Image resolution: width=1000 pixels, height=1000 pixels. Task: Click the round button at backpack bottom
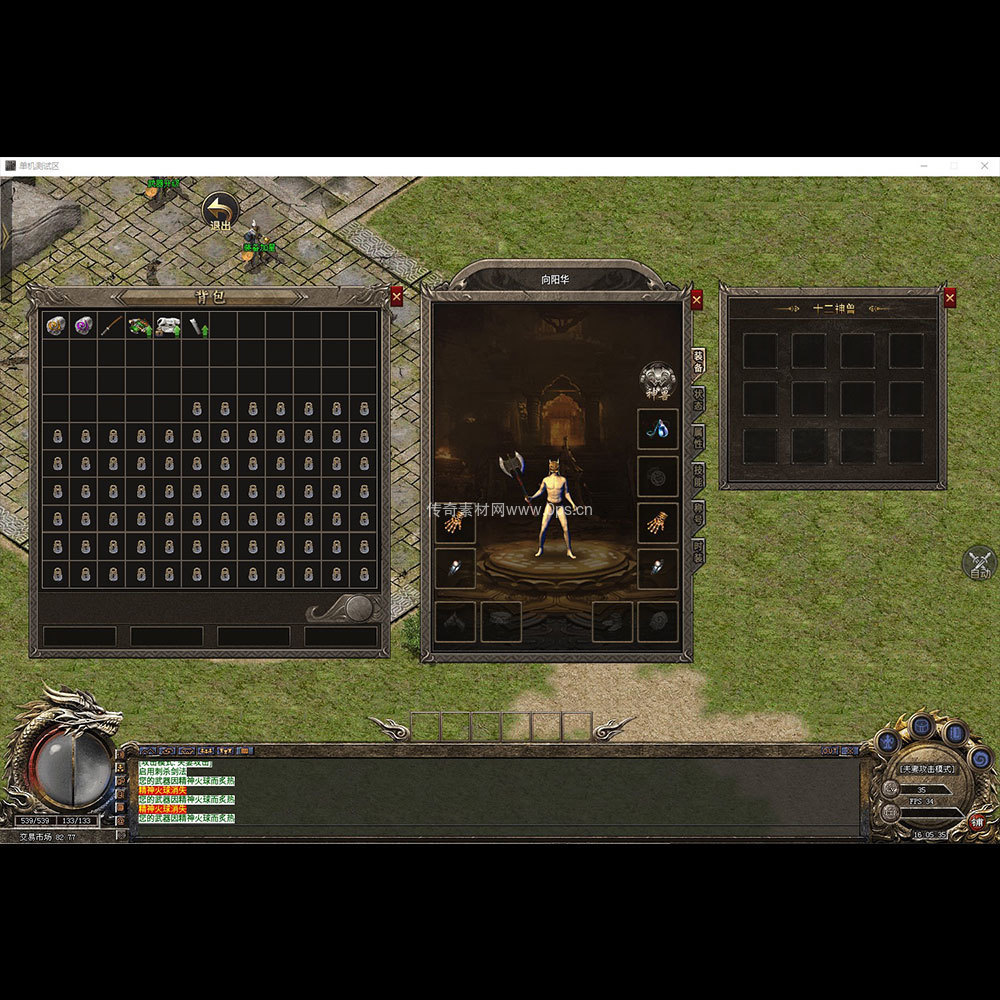359,607
